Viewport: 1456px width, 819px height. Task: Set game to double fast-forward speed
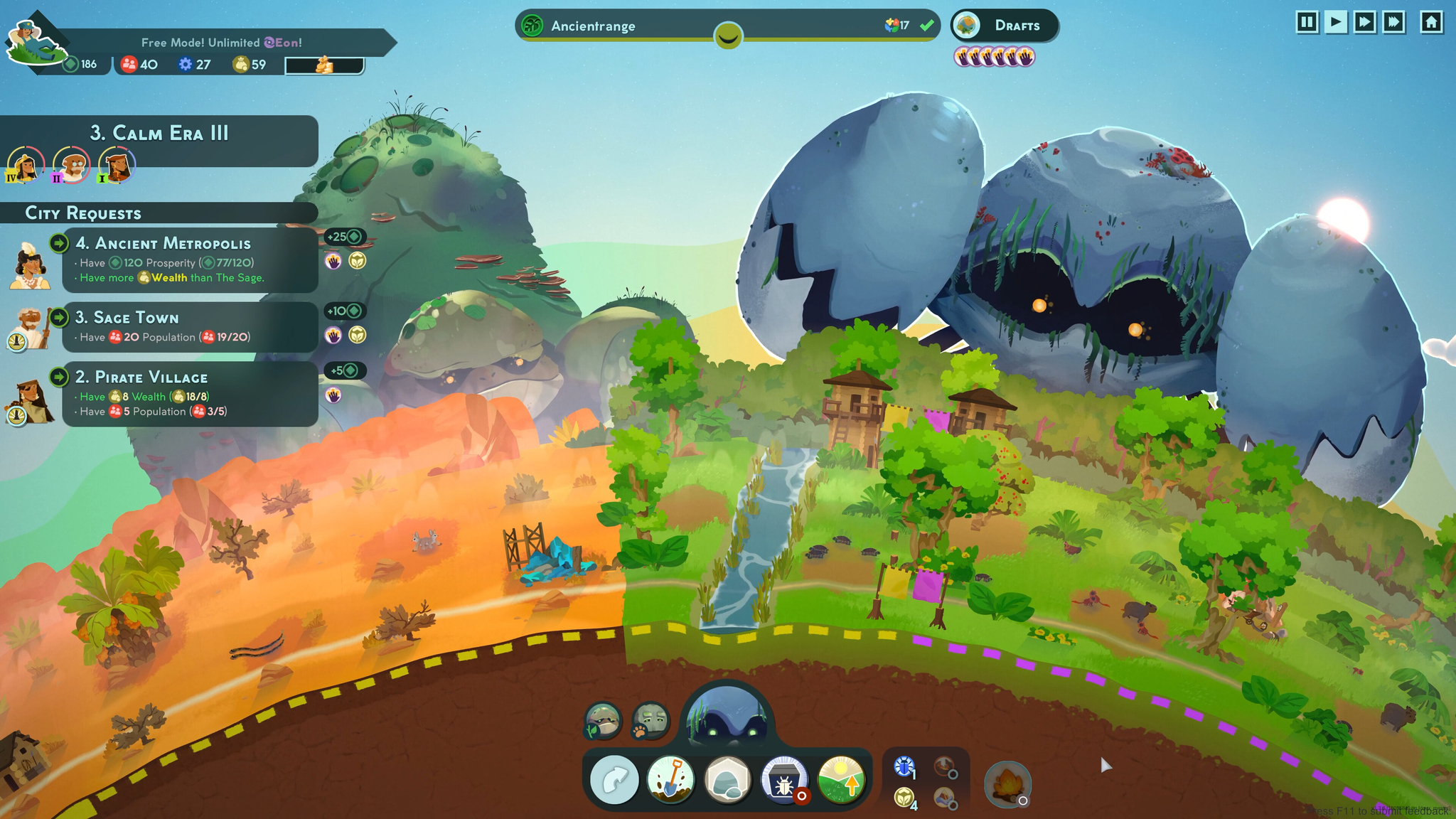tap(1365, 23)
